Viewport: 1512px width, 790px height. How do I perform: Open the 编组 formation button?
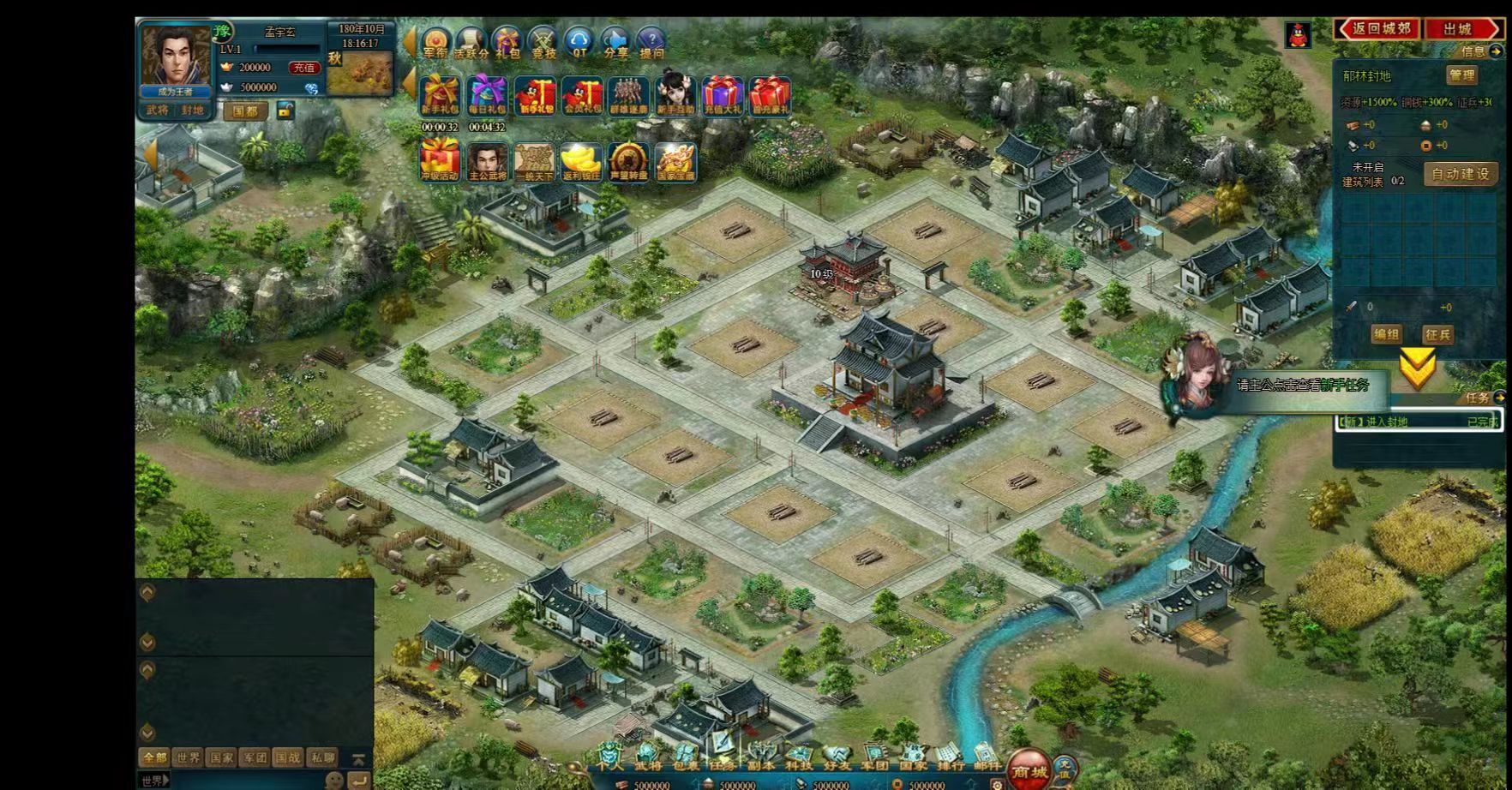1385,334
